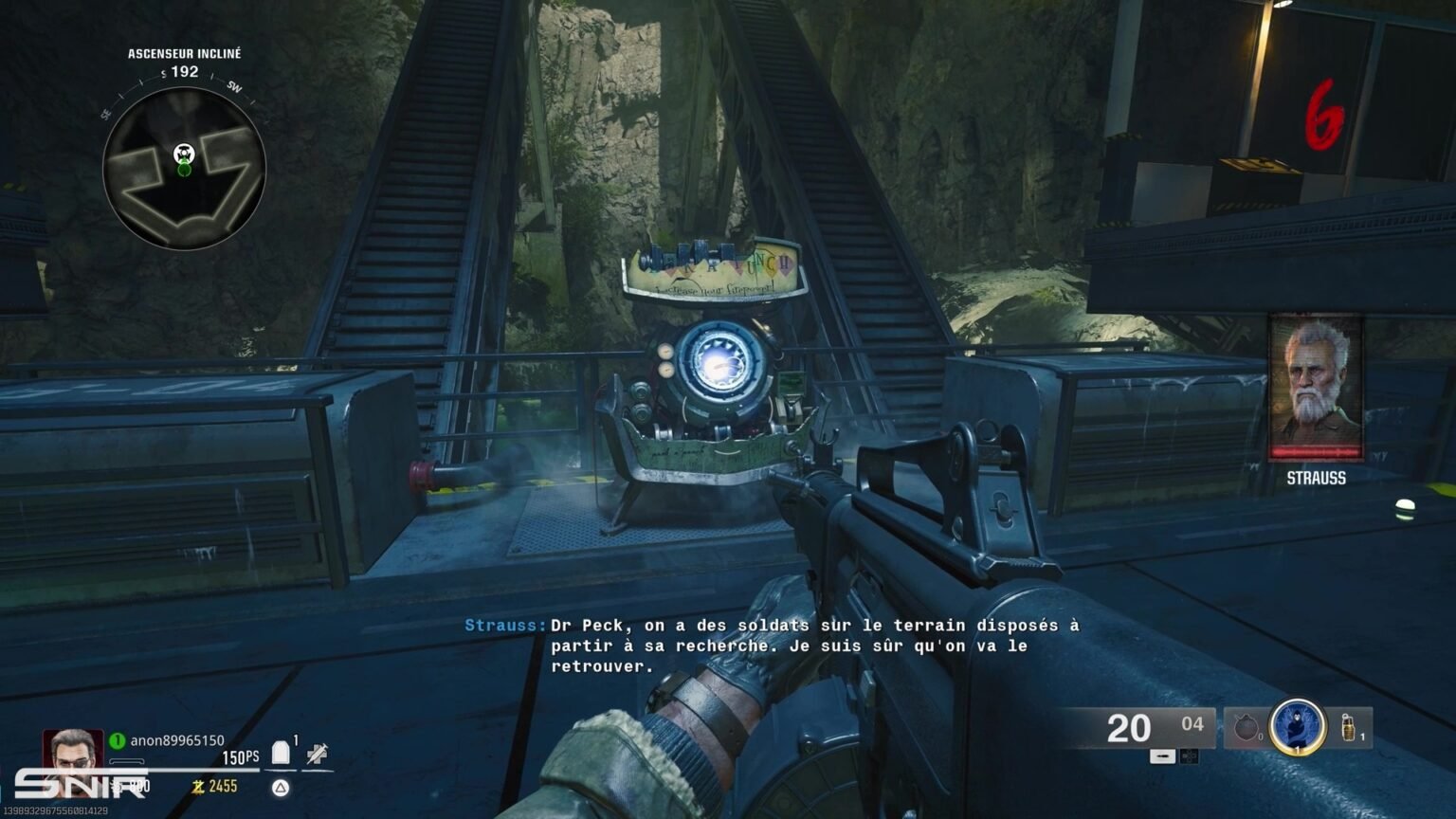This screenshot has height=819, width=1456.
Task: Select the frag grenade icon in the HUD
Action: click(1247, 728)
